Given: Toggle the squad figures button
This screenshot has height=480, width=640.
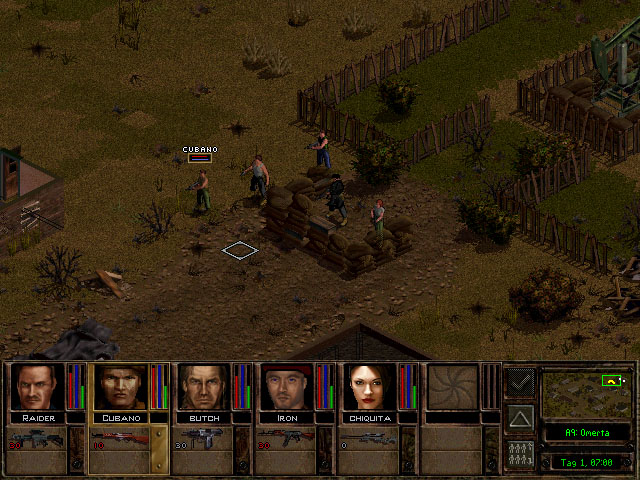Looking at the screenshot, I should 520,453.
